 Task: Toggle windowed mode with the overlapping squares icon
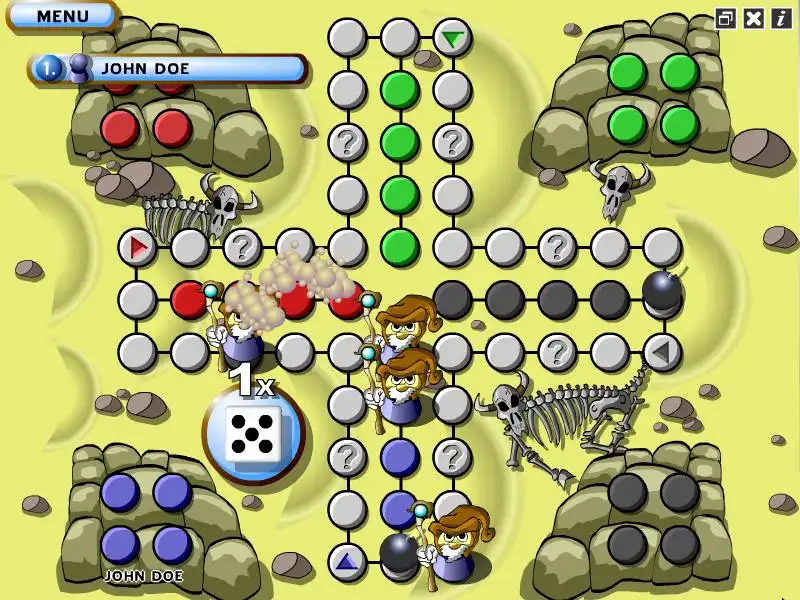point(727,17)
